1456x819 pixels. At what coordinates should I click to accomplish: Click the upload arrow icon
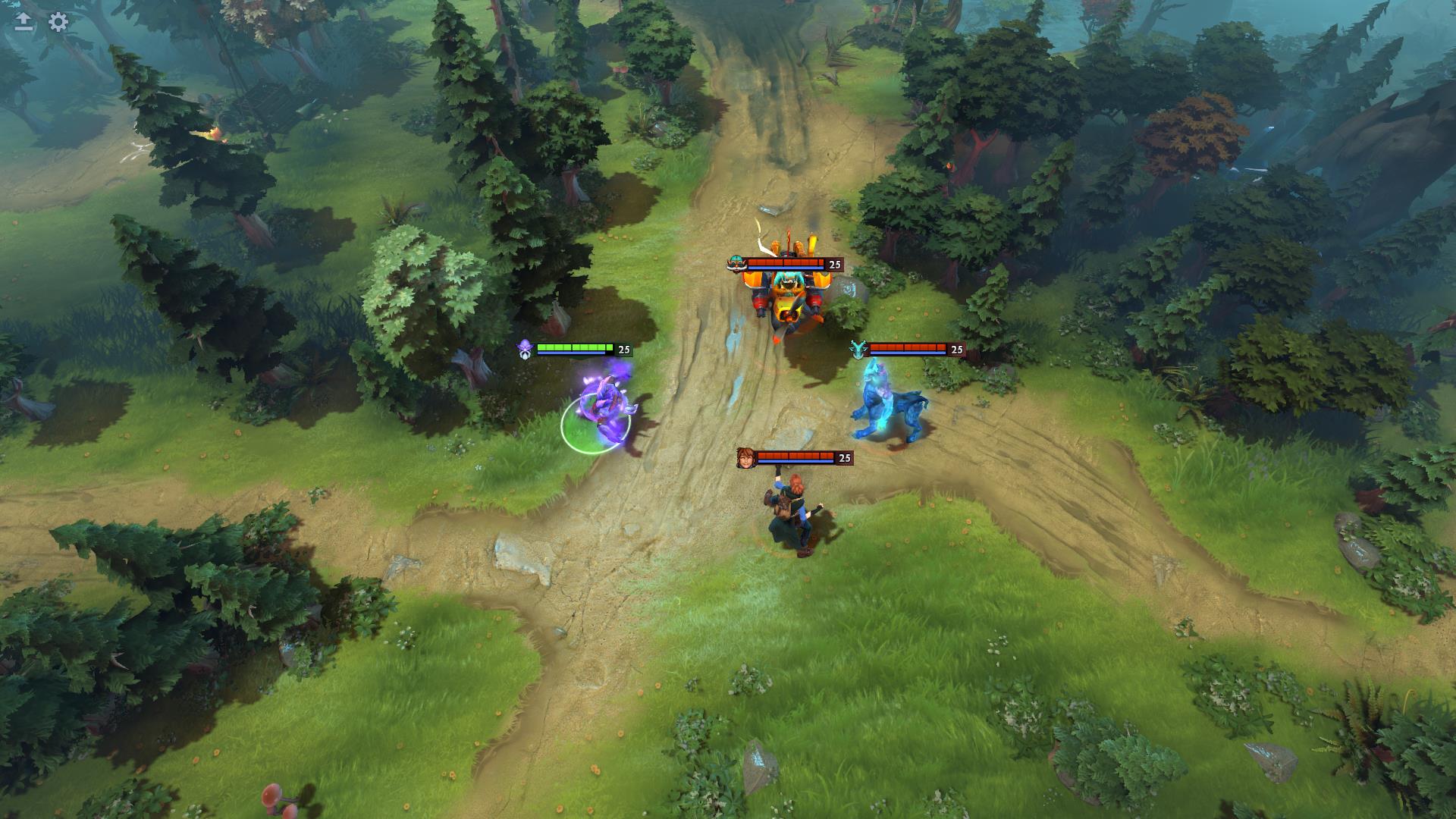pos(24,22)
